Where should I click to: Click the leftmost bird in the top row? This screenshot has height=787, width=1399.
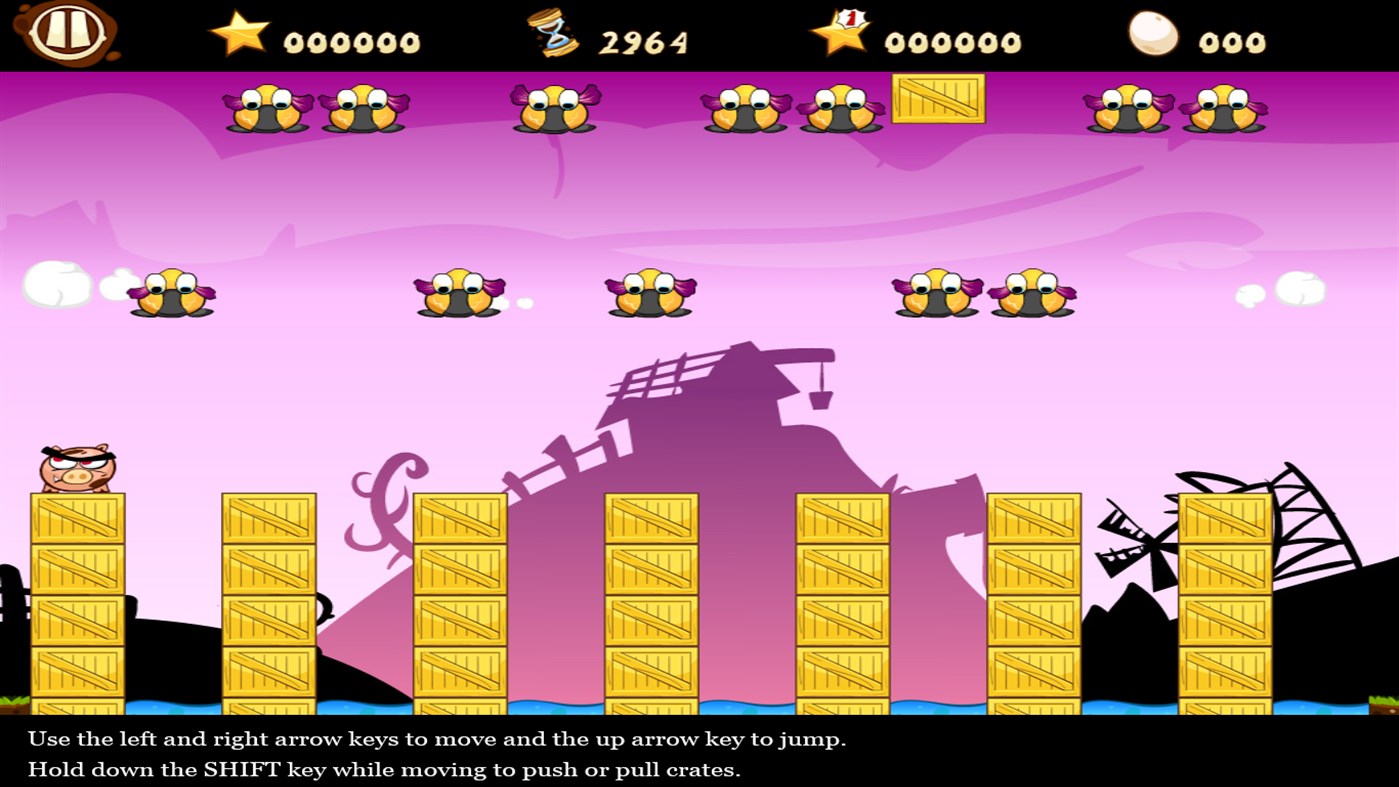(266, 110)
